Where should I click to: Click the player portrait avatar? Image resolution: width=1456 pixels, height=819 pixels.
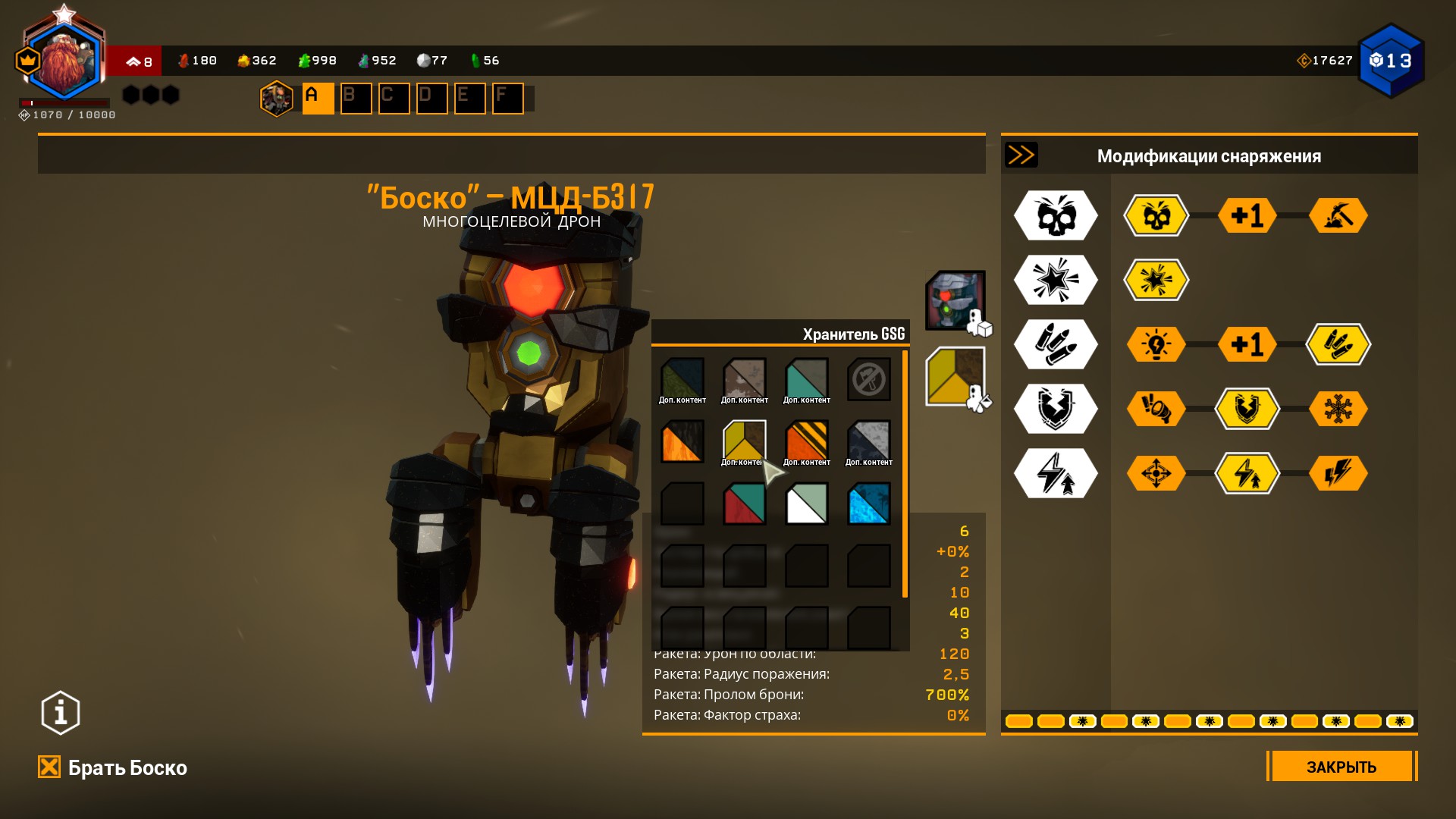tap(64, 62)
